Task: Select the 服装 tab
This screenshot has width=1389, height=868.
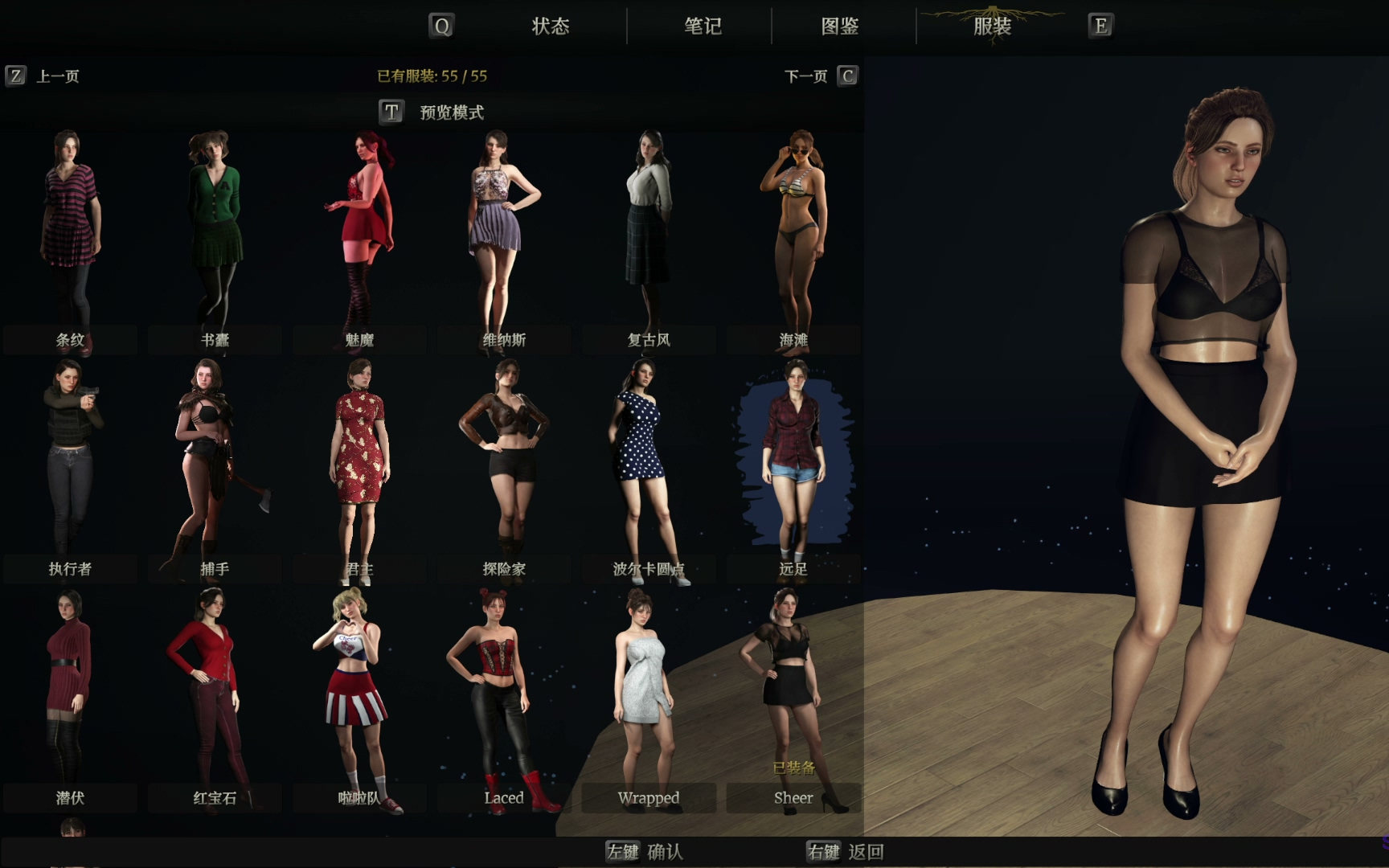Action: pos(992,27)
